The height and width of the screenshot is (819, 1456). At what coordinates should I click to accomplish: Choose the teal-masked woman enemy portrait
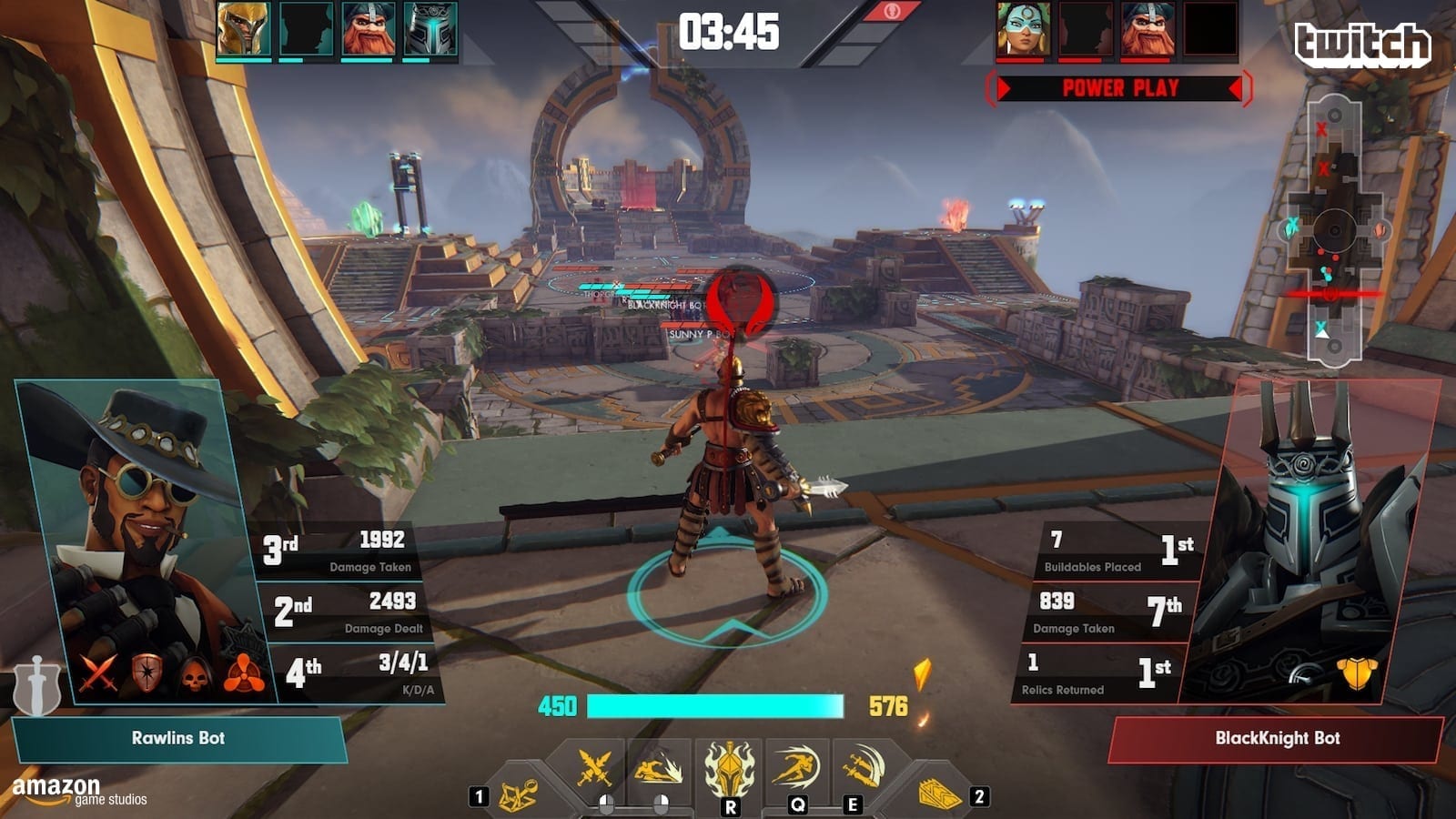point(1023,30)
